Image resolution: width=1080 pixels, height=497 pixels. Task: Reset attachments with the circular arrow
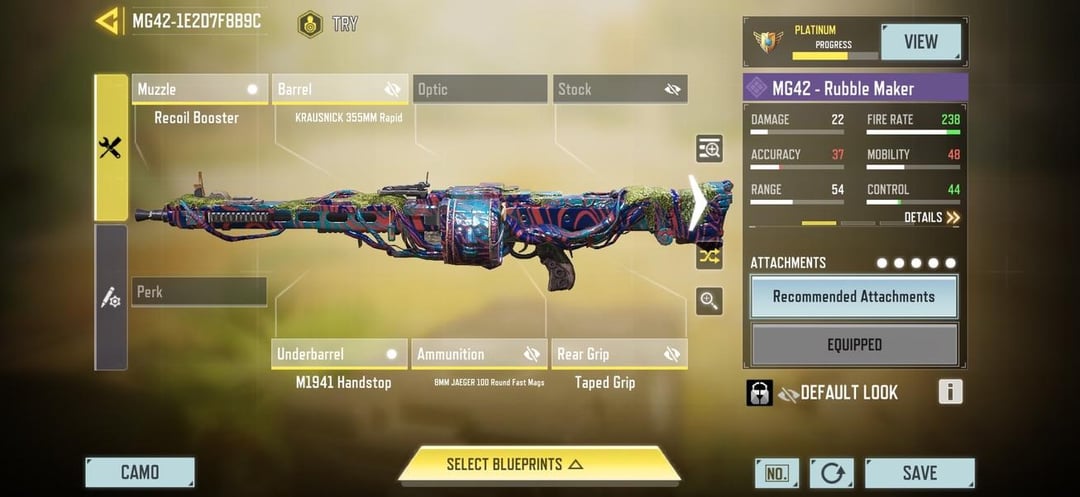832,473
